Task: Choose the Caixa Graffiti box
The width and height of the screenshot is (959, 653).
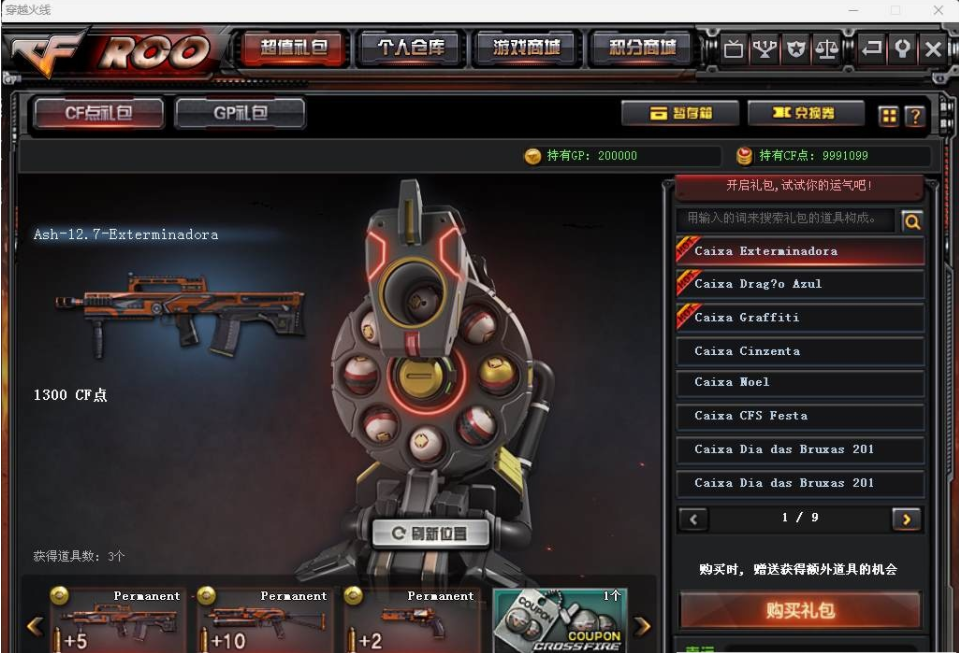Action: point(800,318)
